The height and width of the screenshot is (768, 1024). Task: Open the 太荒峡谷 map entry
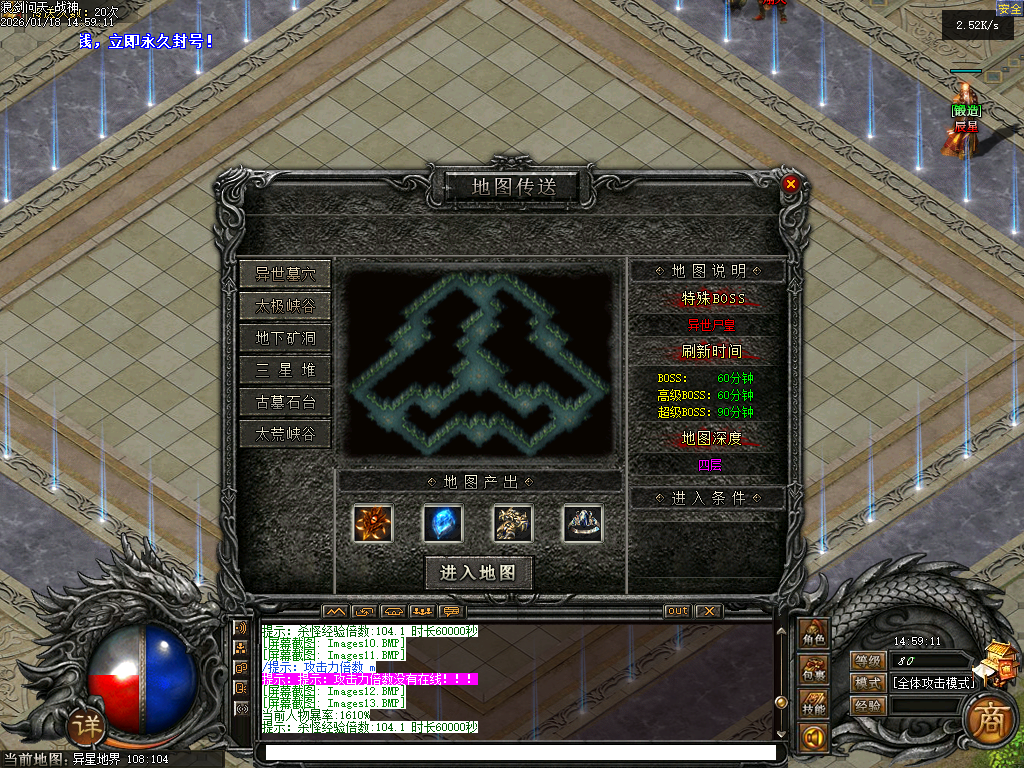coord(285,434)
